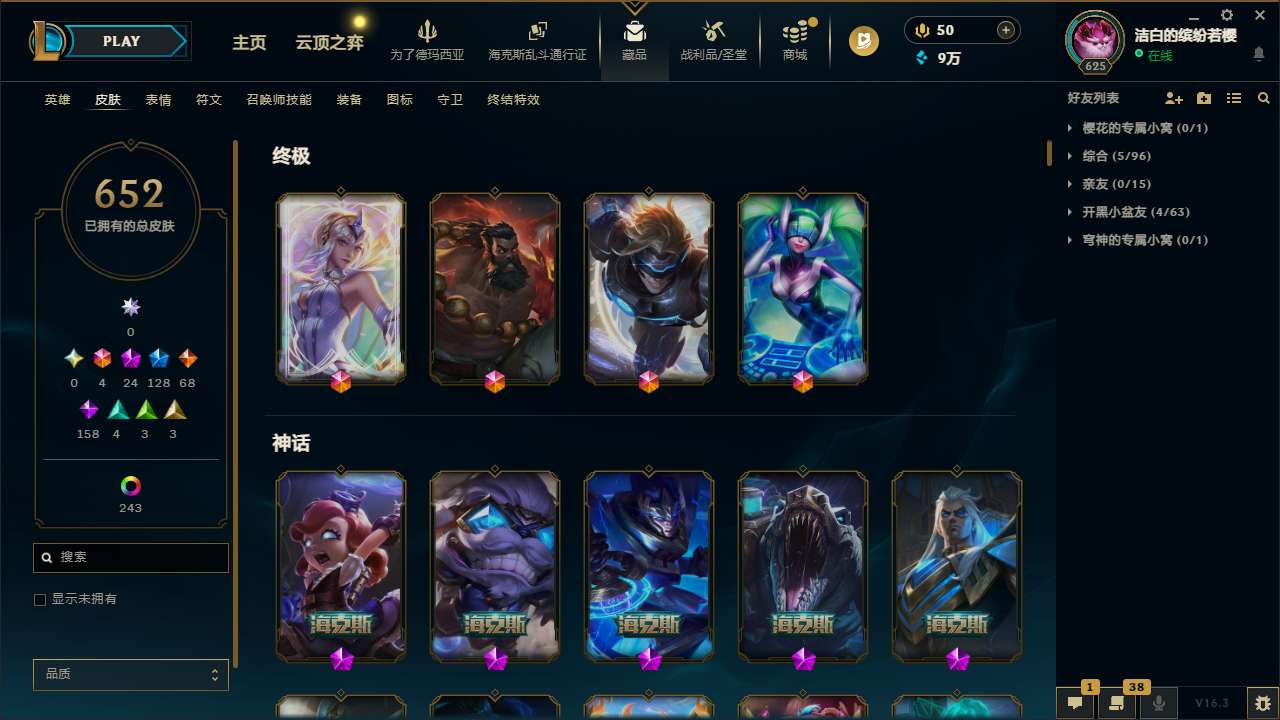Open the 海克斯乱斗通行证 pass icon
The width and height of the screenshot is (1280, 720).
click(x=537, y=40)
